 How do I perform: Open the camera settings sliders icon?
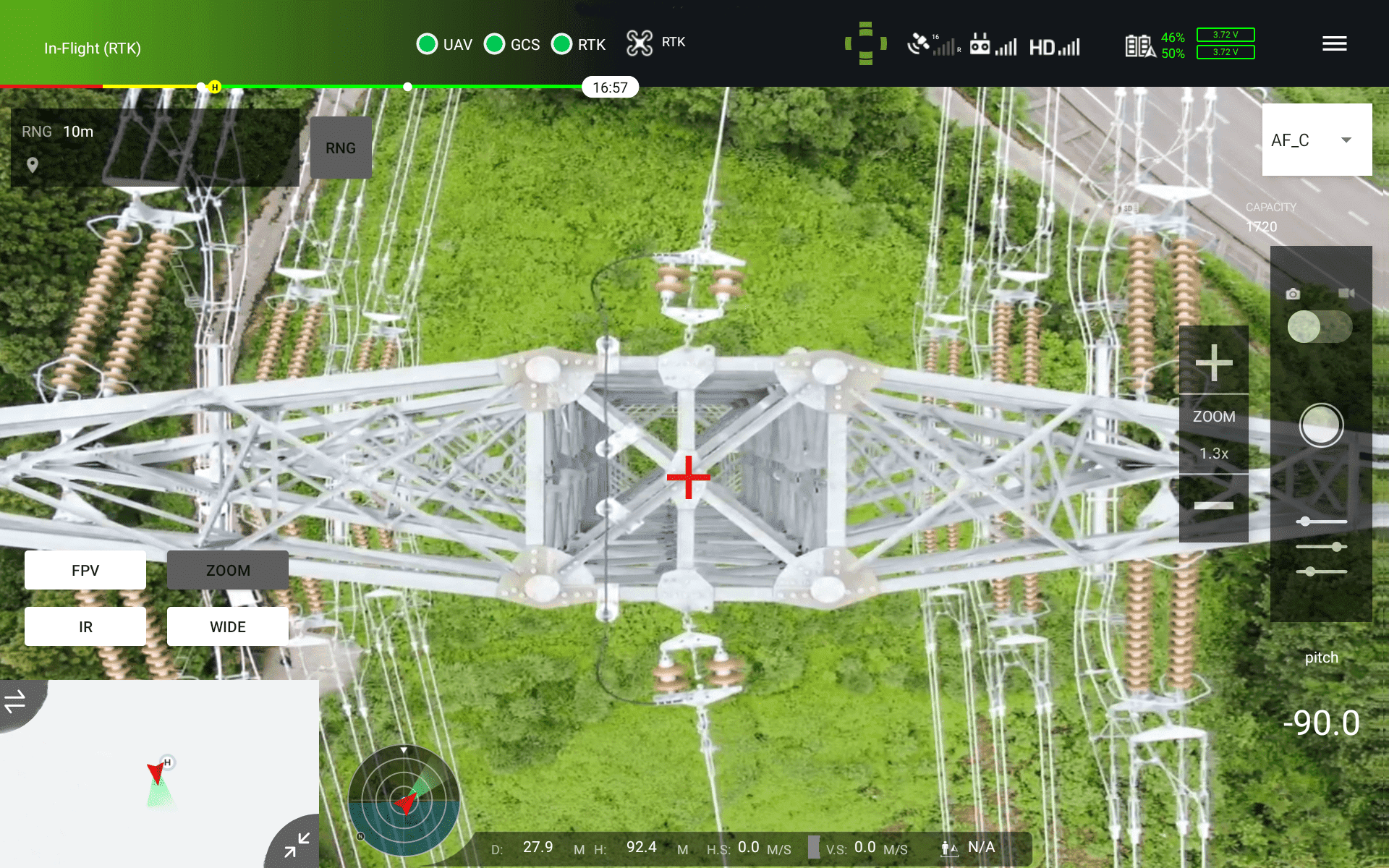pyautogui.click(x=1321, y=546)
